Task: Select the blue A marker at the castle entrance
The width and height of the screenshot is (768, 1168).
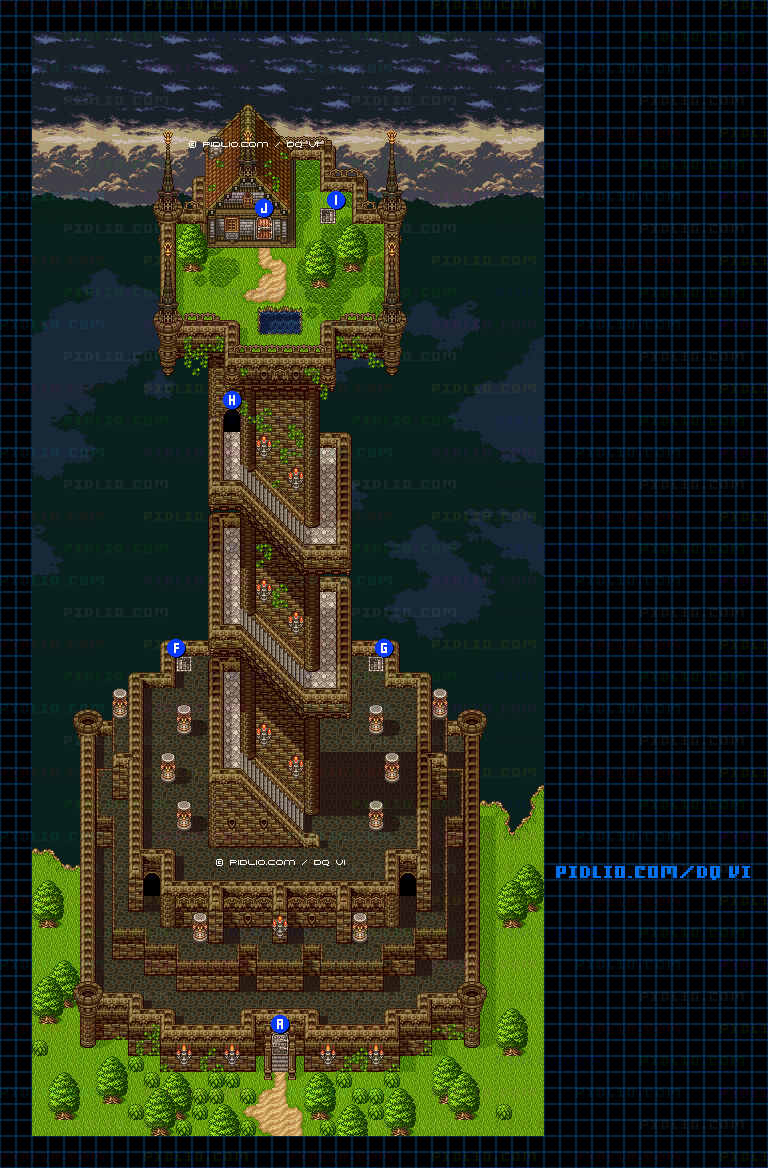Action: point(280,1024)
